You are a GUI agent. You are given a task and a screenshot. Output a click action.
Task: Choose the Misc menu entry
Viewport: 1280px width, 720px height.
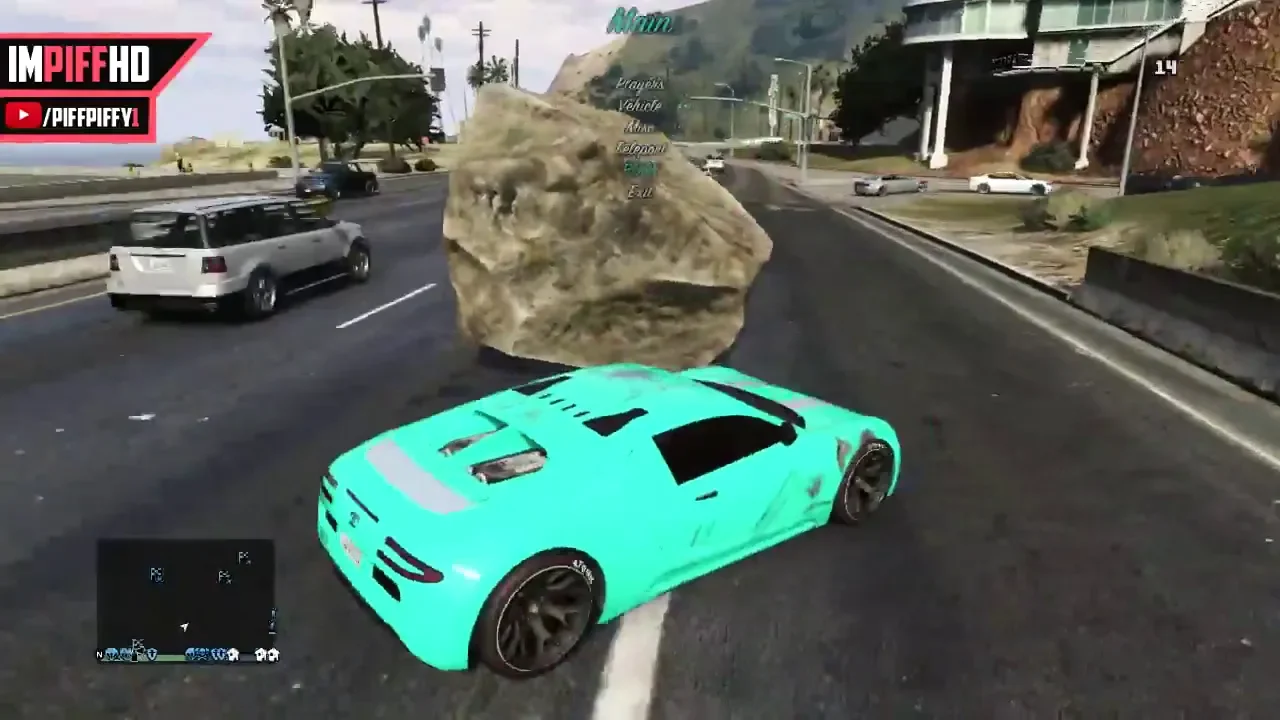(639, 127)
